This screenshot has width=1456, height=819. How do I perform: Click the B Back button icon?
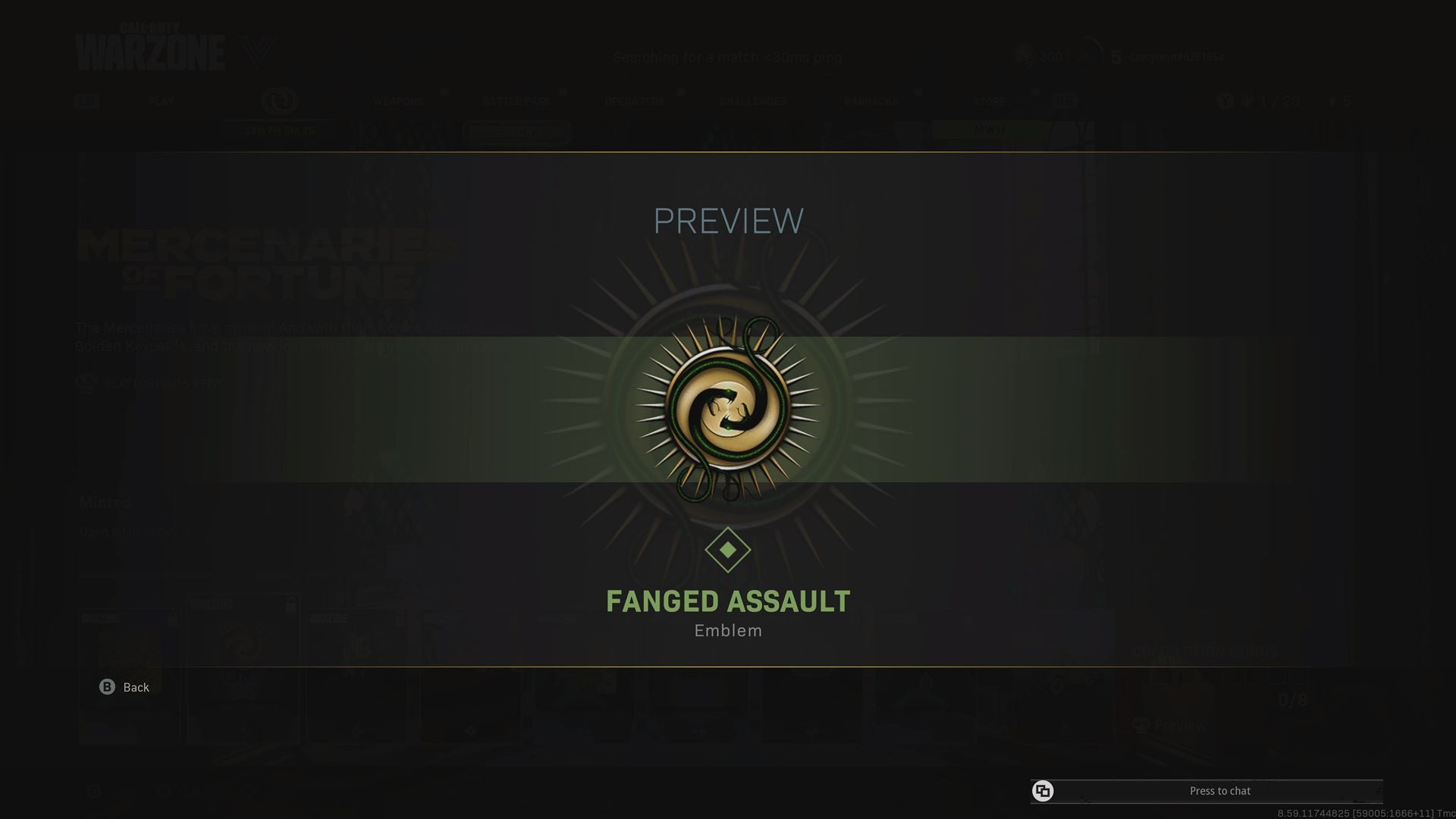coord(105,687)
